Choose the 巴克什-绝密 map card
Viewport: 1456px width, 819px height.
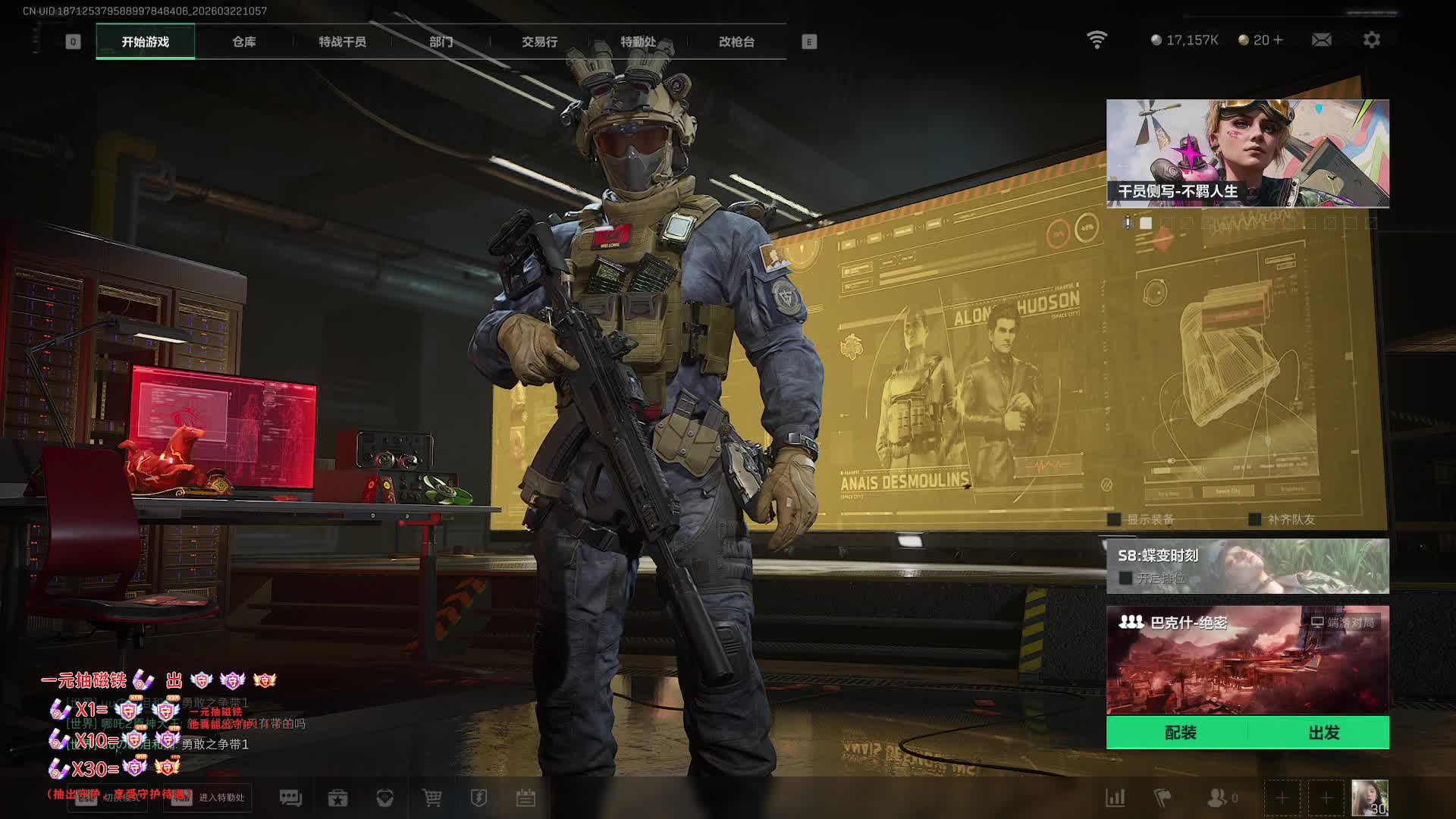click(1247, 659)
